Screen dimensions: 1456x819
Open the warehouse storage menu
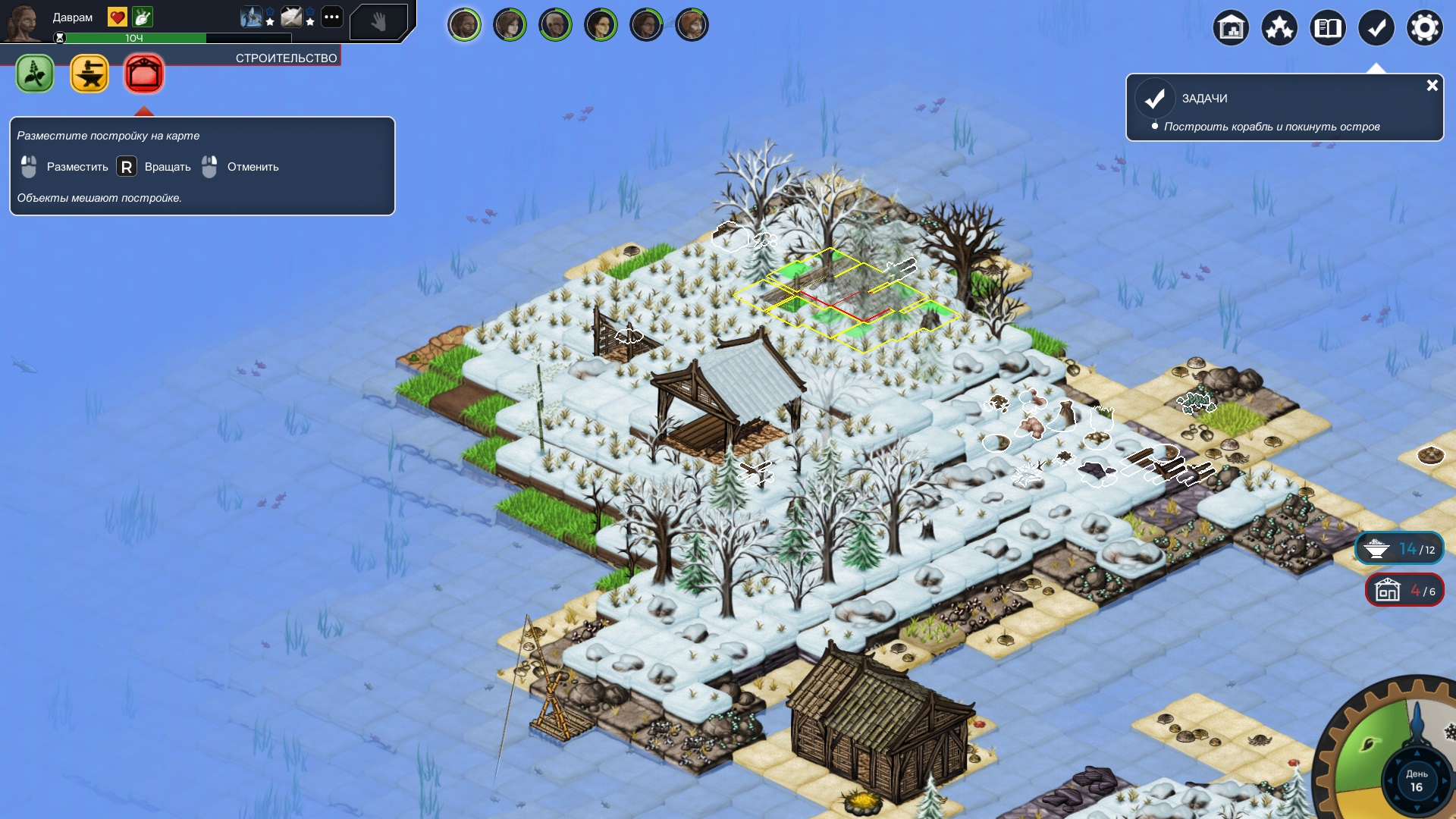1231,29
